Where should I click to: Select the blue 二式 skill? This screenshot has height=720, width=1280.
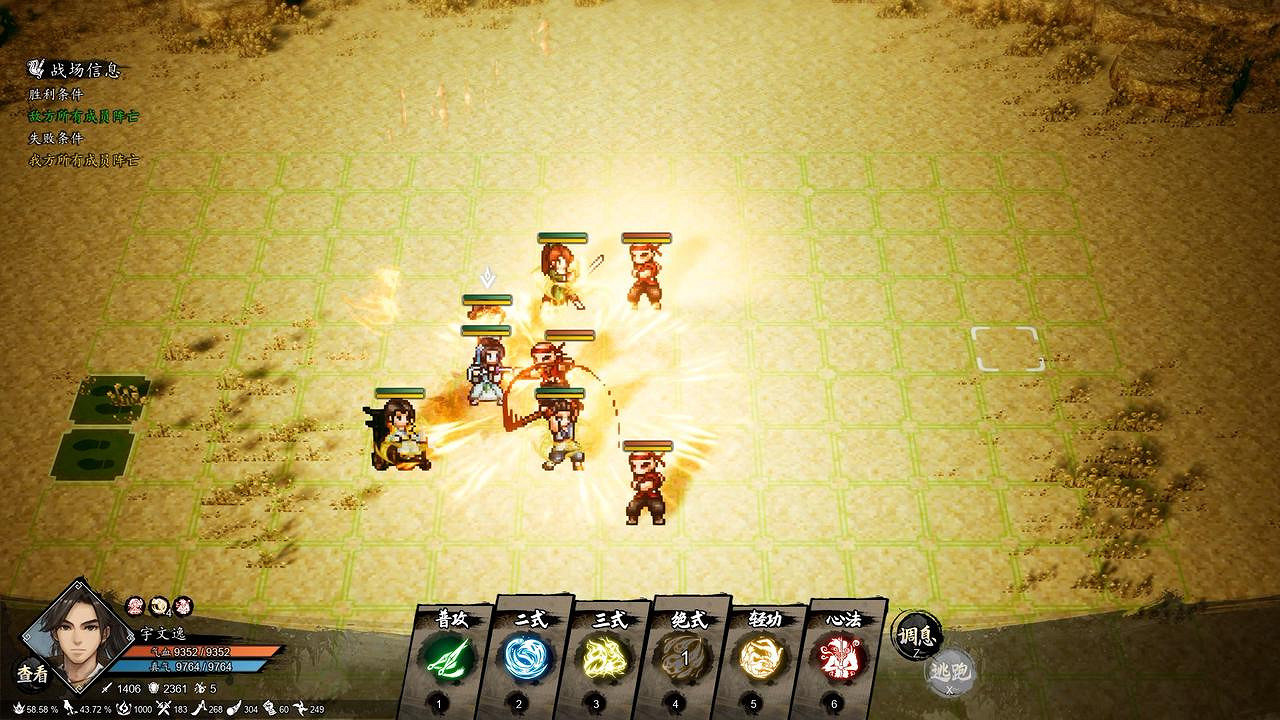click(x=529, y=657)
